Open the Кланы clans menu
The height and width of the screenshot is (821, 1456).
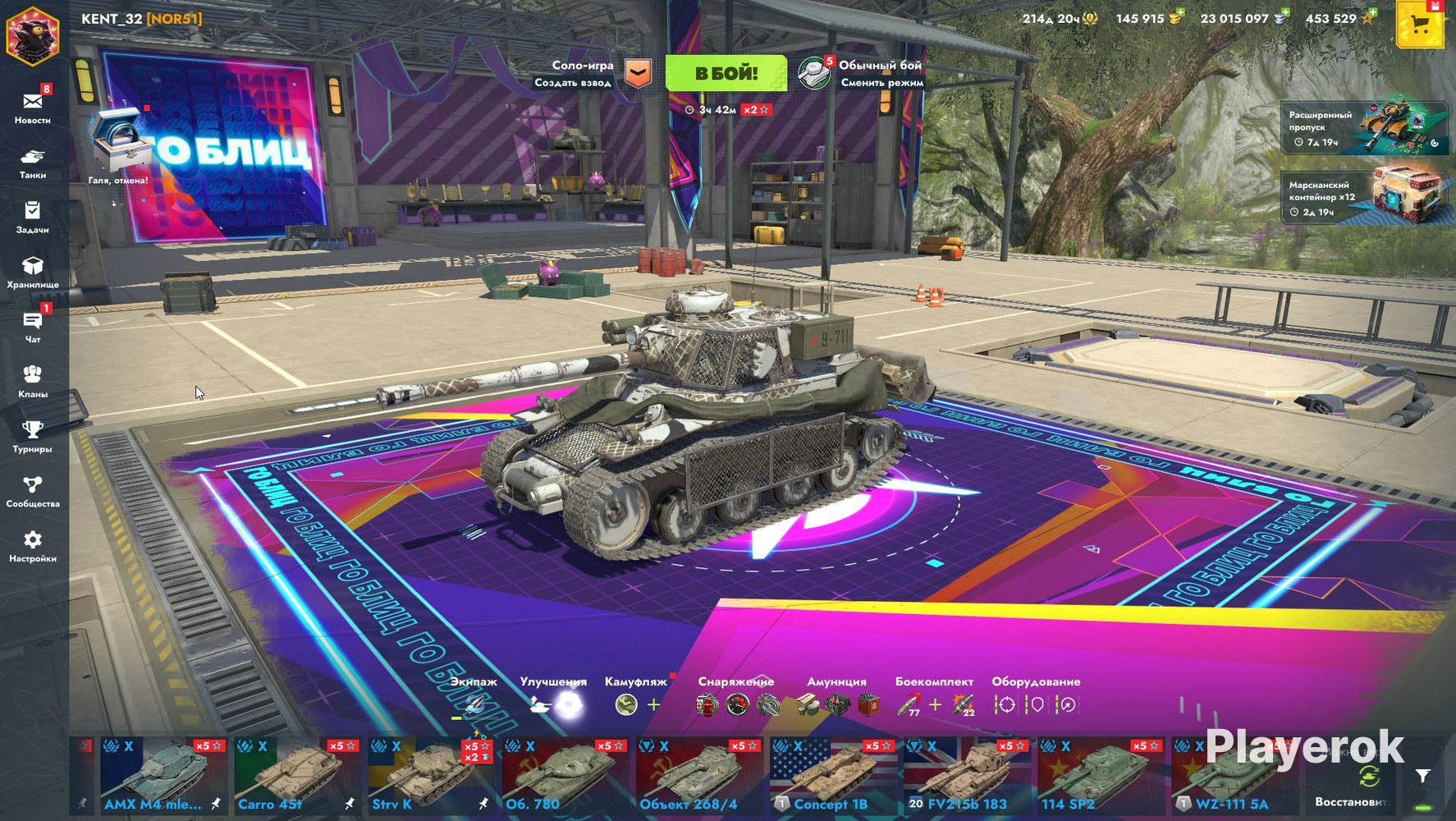pyautogui.click(x=33, y=381)
